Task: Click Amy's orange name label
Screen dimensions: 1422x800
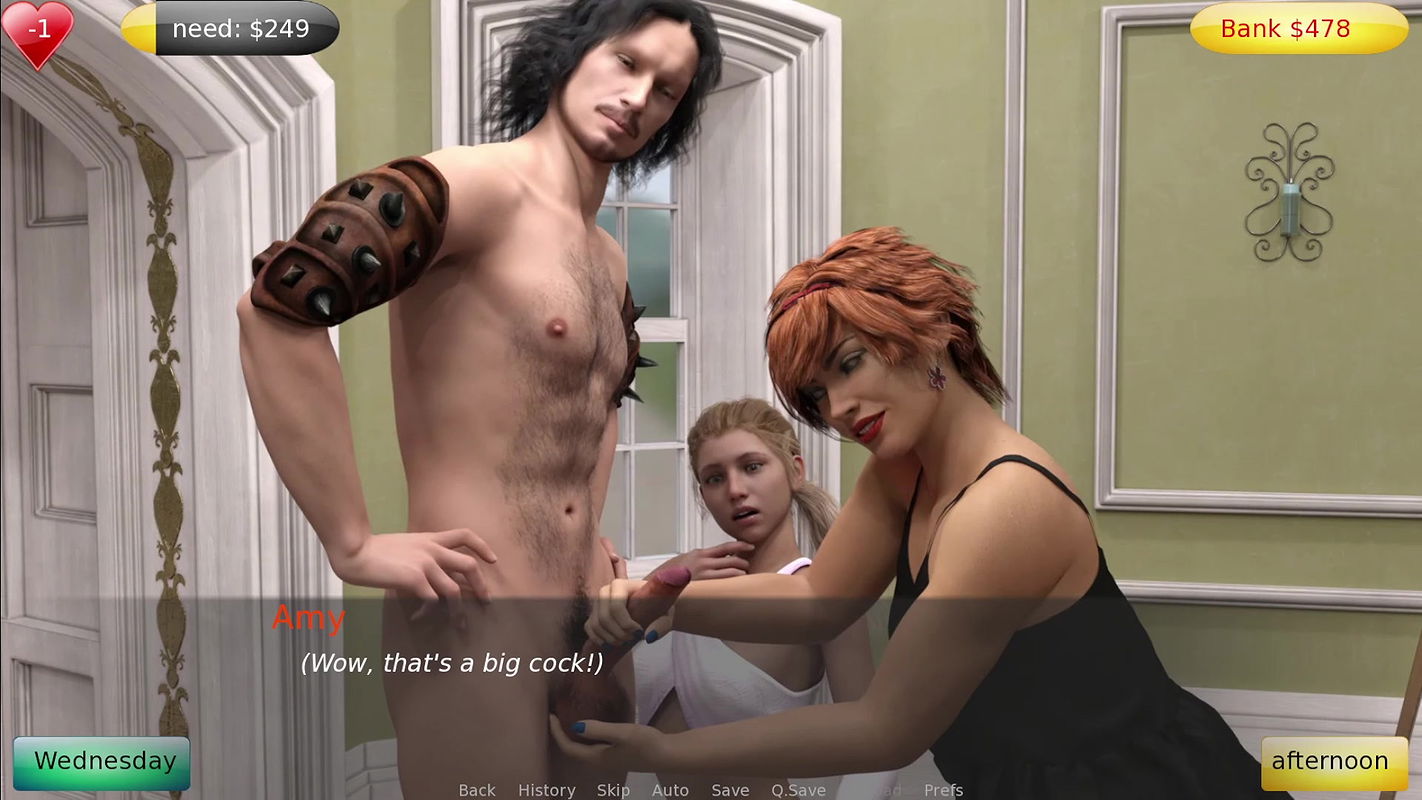Action: click(x=310, y=618)
